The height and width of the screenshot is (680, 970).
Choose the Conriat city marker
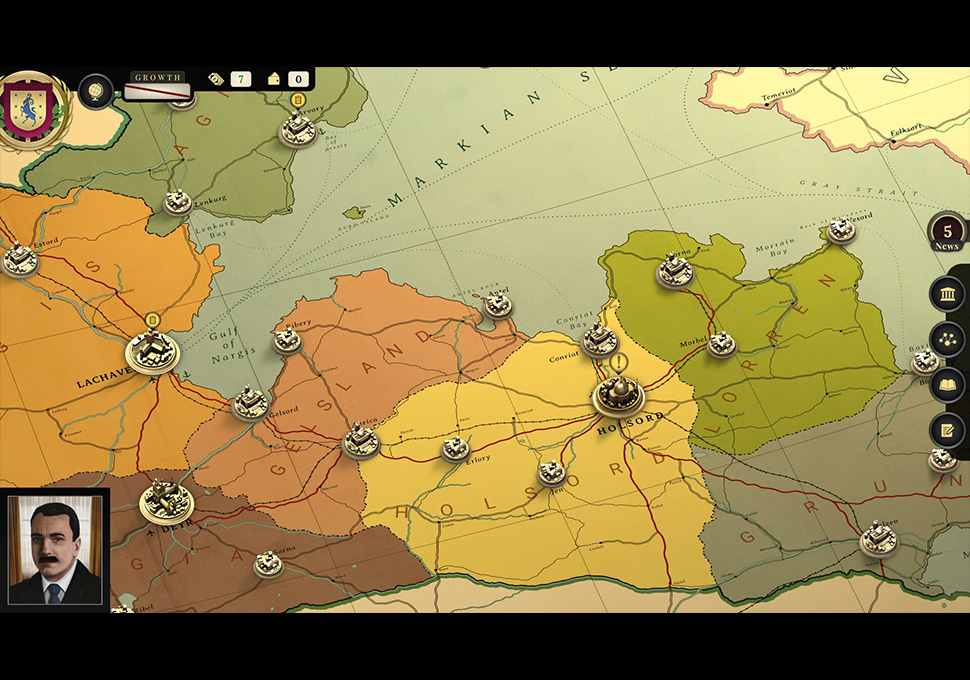click(599, 339)
